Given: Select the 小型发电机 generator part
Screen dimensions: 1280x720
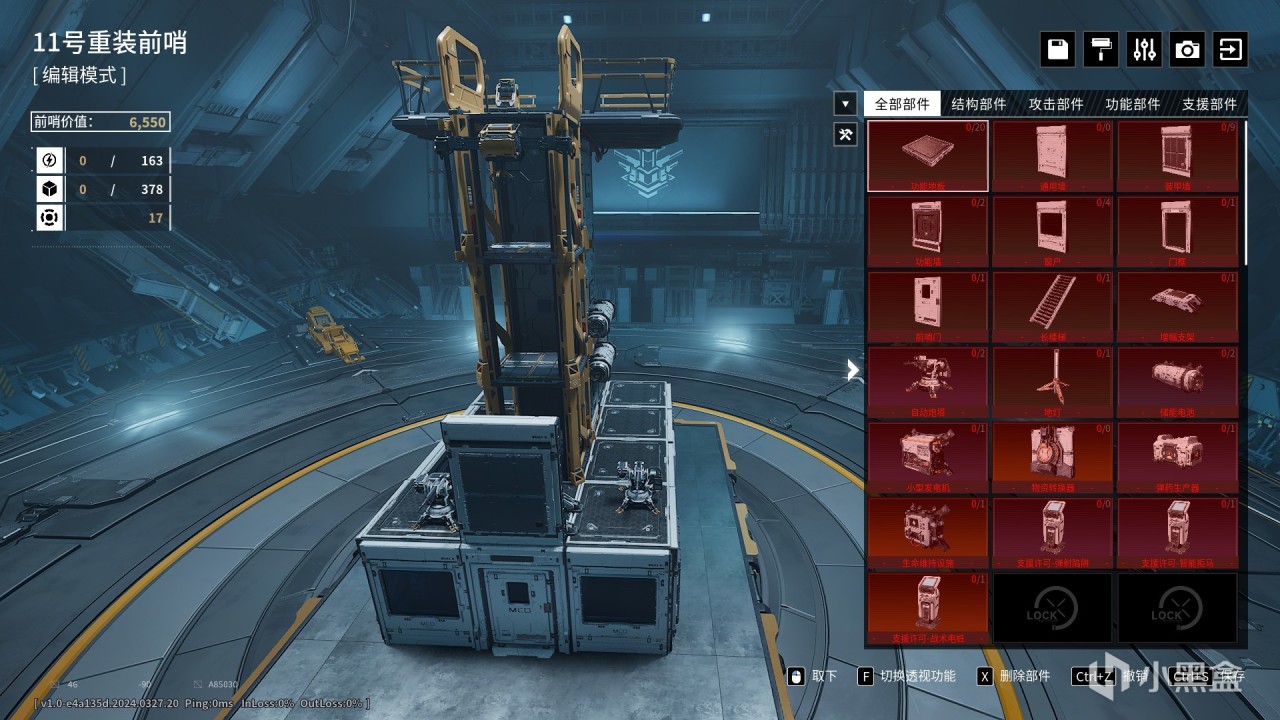Looking at the screenshot, I should pos(928,457).
